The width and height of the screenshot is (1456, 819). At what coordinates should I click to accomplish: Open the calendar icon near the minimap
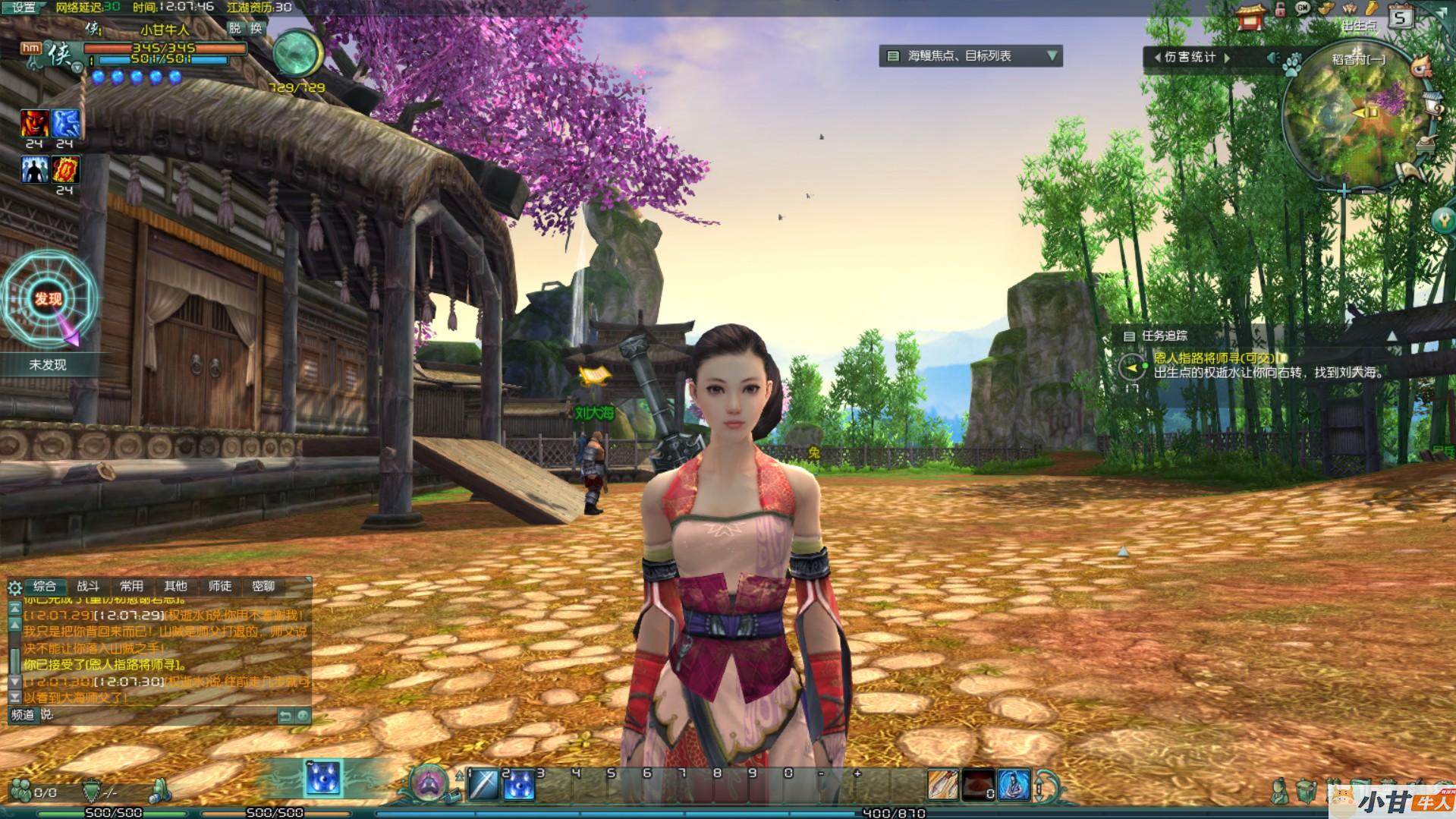click(1401, 17)
